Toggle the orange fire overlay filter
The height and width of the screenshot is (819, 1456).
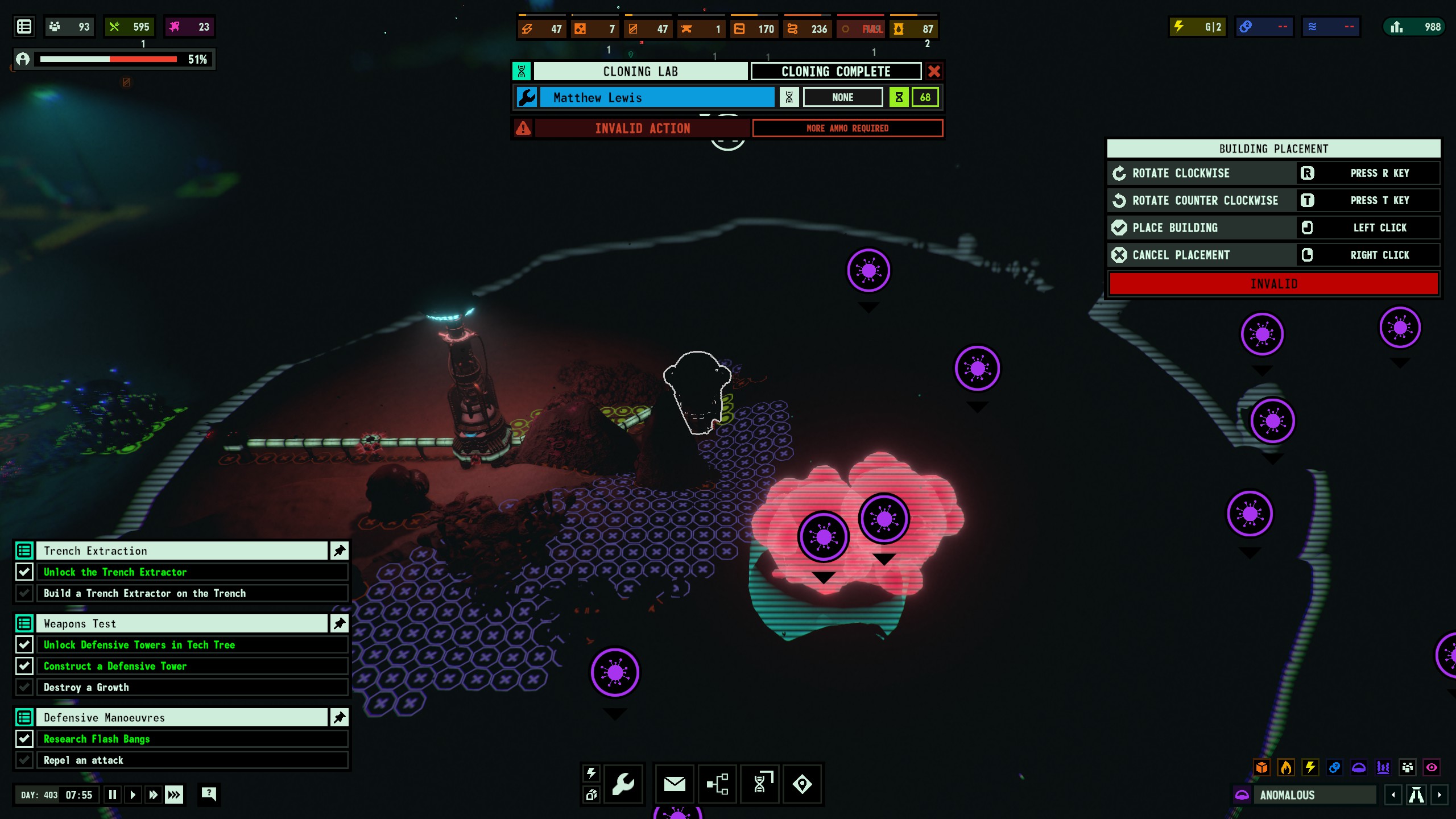pyautogui.click(x=1286, y=768)
